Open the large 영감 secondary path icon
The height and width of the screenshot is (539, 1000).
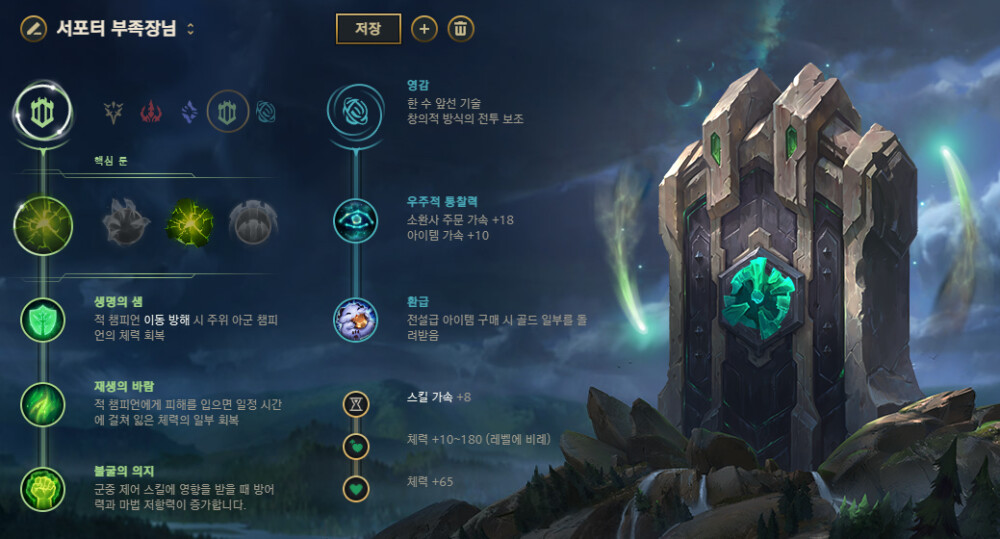355,112
